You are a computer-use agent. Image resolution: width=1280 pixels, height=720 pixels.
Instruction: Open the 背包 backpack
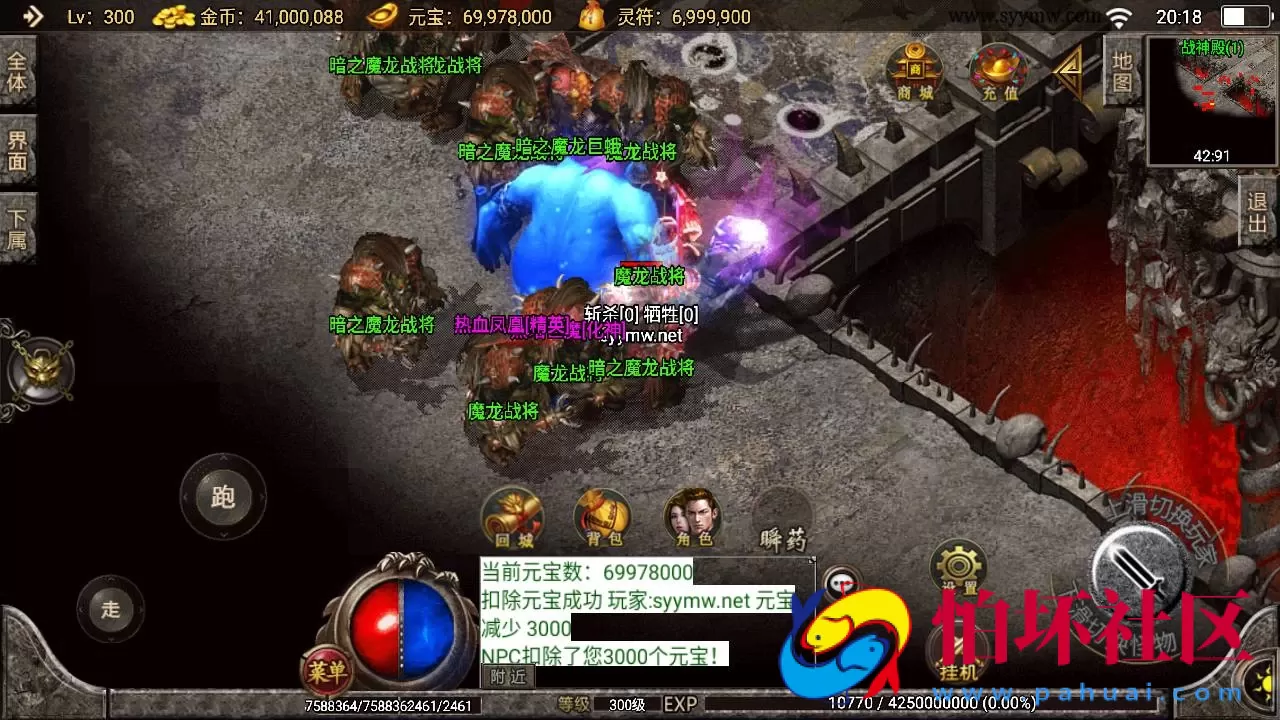pos(601,516)
